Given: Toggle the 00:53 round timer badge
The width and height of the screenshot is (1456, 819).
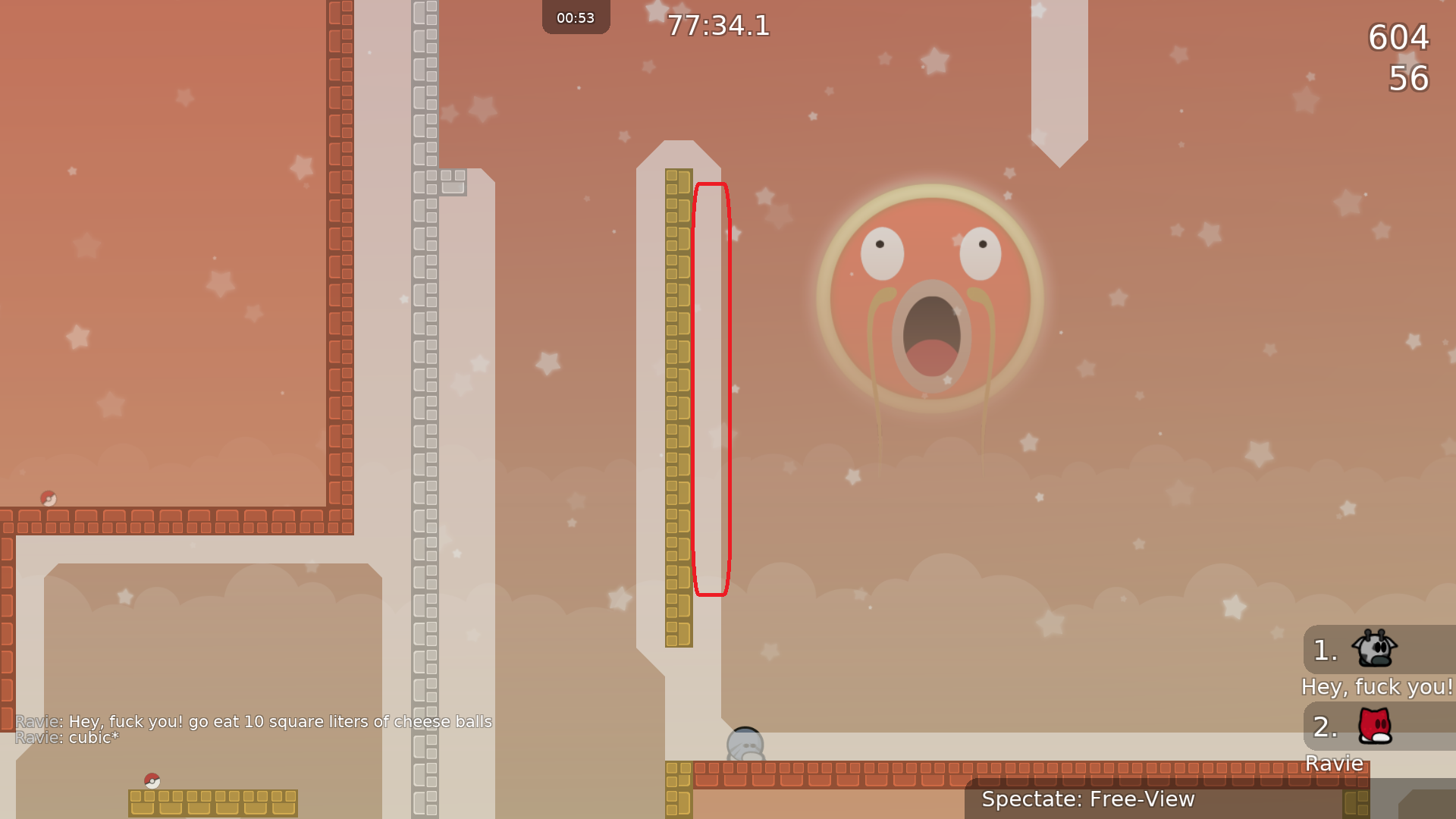Looking at the screenshot, I should click(x=576, y=17).
